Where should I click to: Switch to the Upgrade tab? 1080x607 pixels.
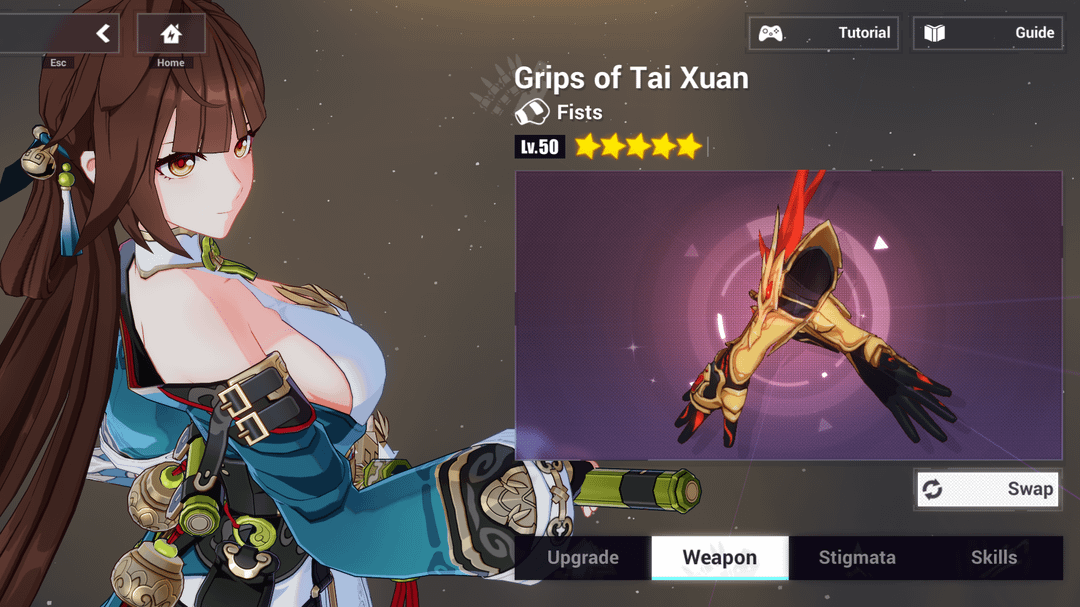tap(583, 558)
